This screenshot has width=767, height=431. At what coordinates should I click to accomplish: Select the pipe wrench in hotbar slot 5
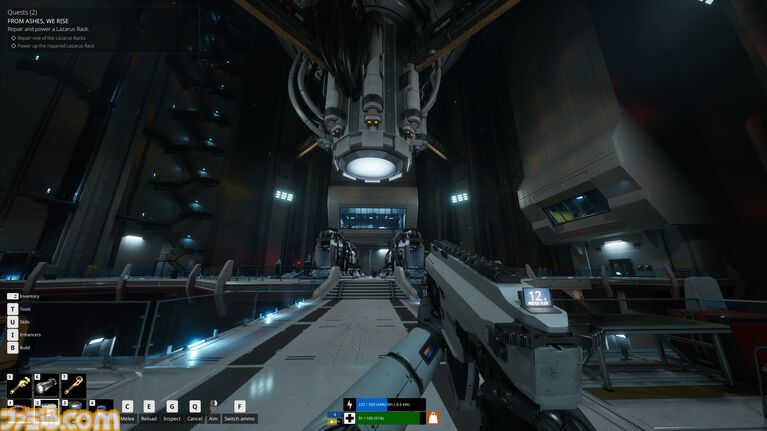click(19, 386)
